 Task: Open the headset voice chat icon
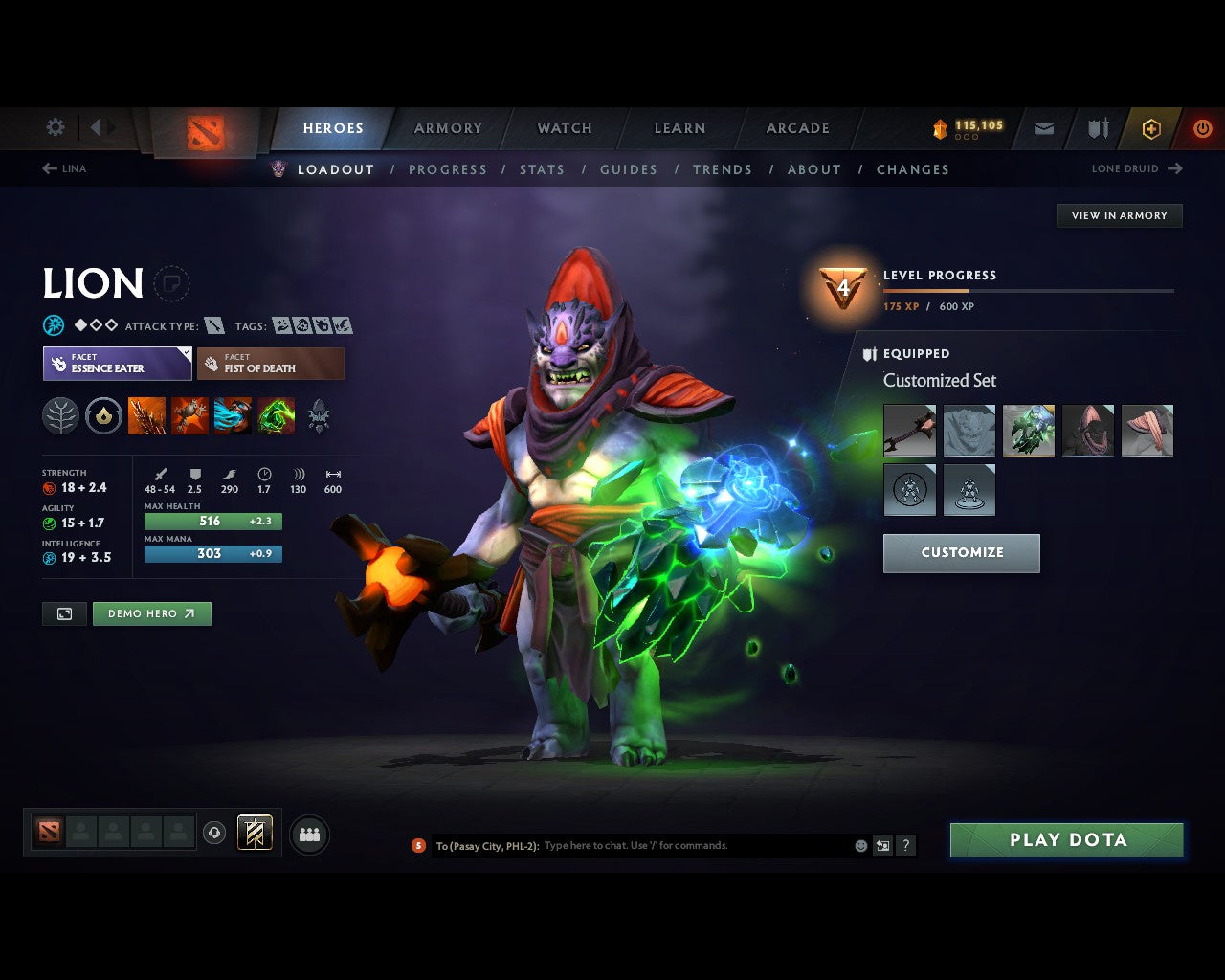point(214,833)
